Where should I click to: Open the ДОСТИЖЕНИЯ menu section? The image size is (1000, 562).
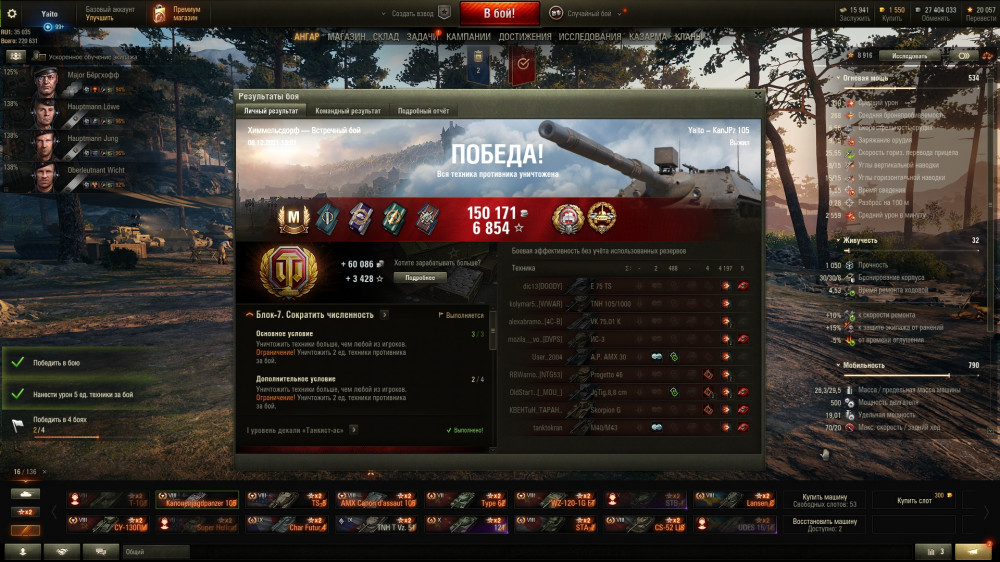(526, 37)
